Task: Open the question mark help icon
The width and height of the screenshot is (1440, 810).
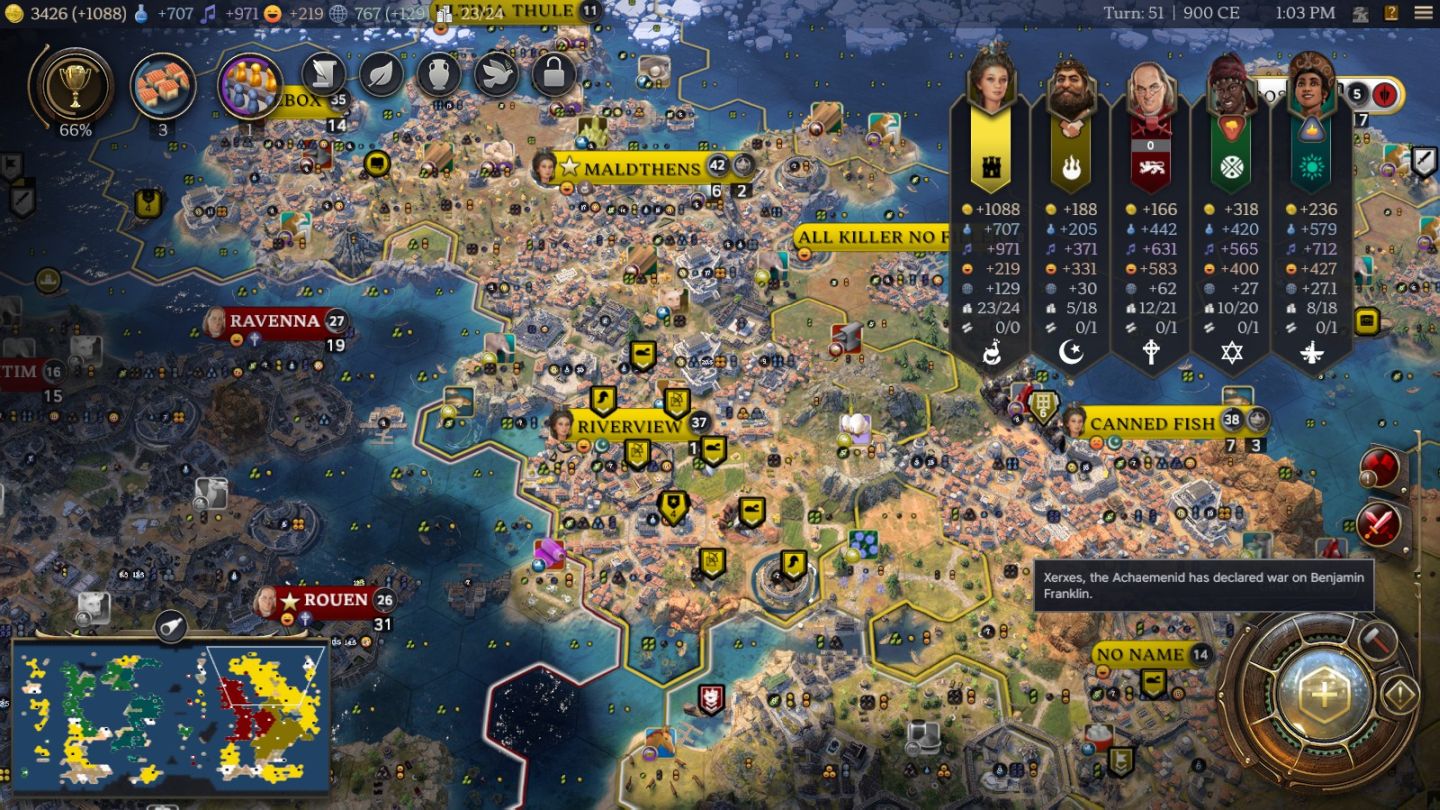Action: point(1391,13)
